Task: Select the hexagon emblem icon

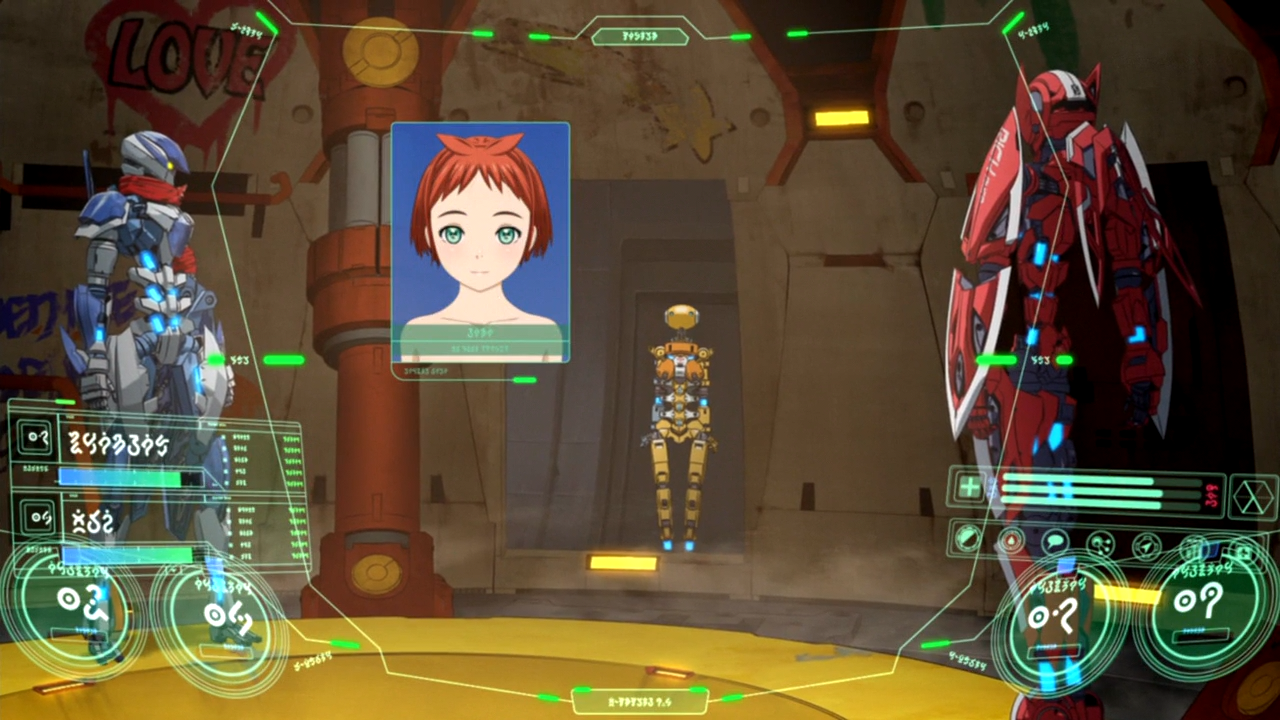Action: point(1253,497)
